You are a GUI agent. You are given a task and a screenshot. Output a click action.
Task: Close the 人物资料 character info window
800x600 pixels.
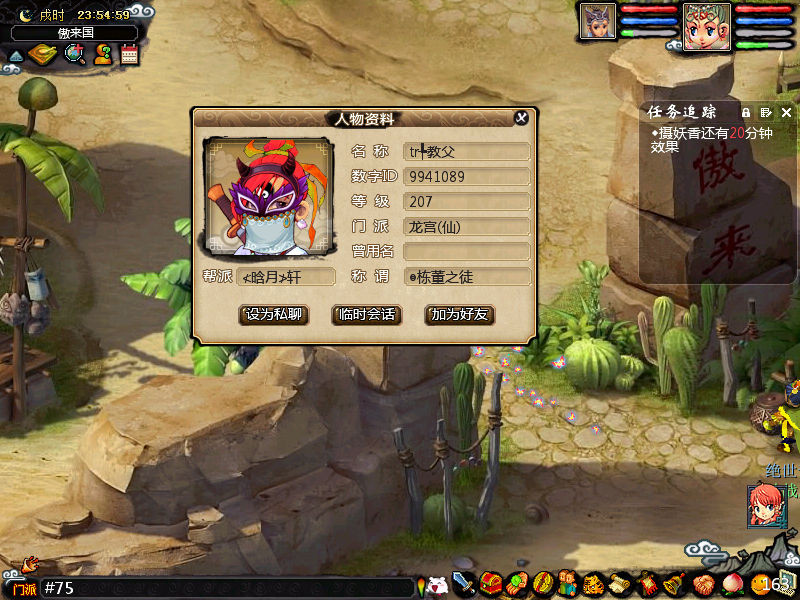(521, 118)
